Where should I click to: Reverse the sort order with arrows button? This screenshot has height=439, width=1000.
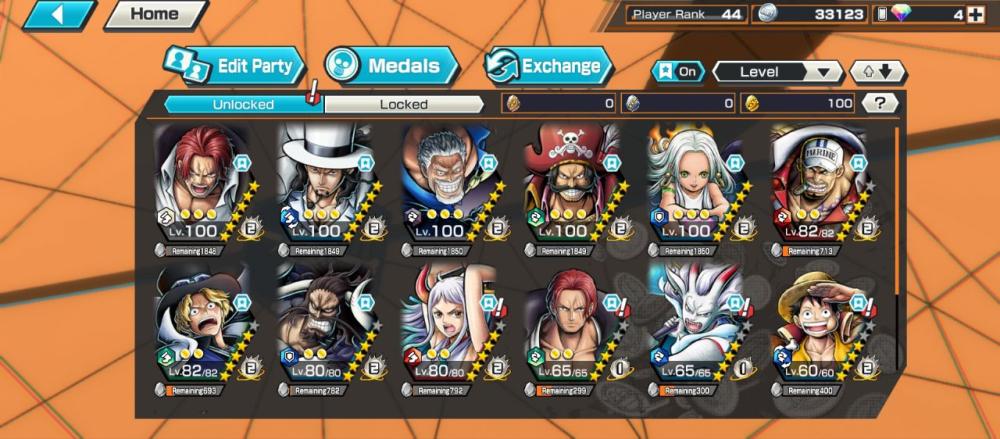pos(877,72)
